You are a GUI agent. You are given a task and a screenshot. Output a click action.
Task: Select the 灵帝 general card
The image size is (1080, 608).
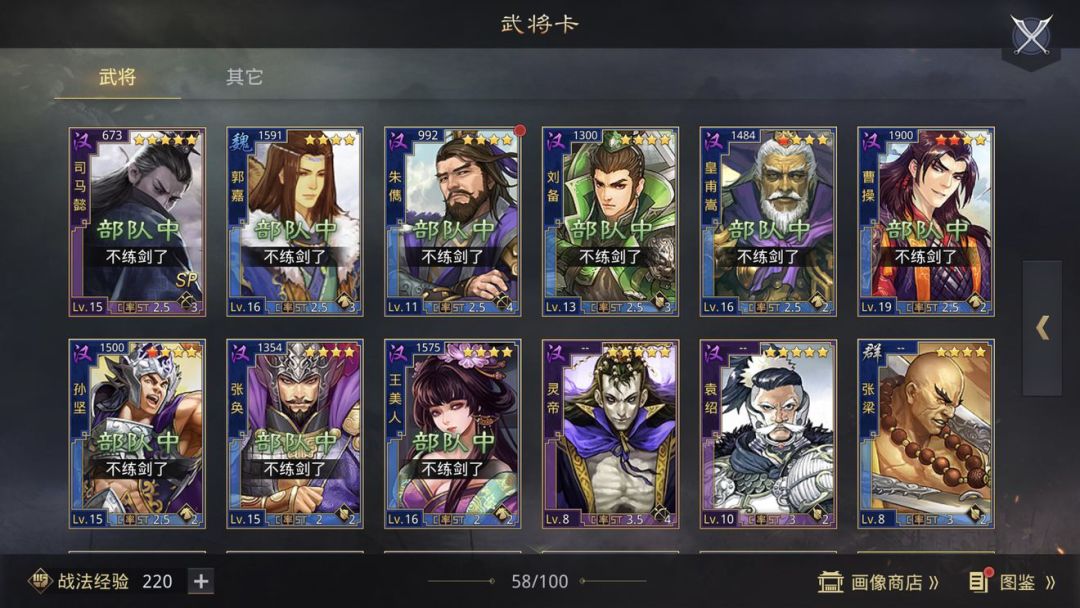610,433
